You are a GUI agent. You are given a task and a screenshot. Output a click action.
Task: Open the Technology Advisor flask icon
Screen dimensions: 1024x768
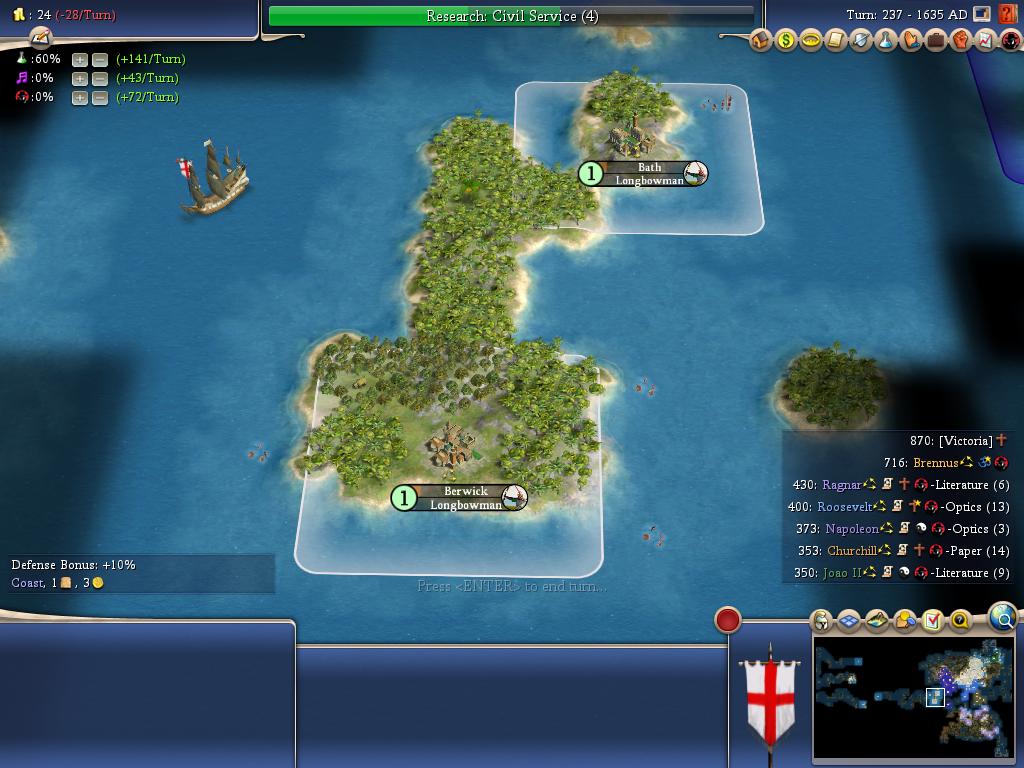coord(886,41)
